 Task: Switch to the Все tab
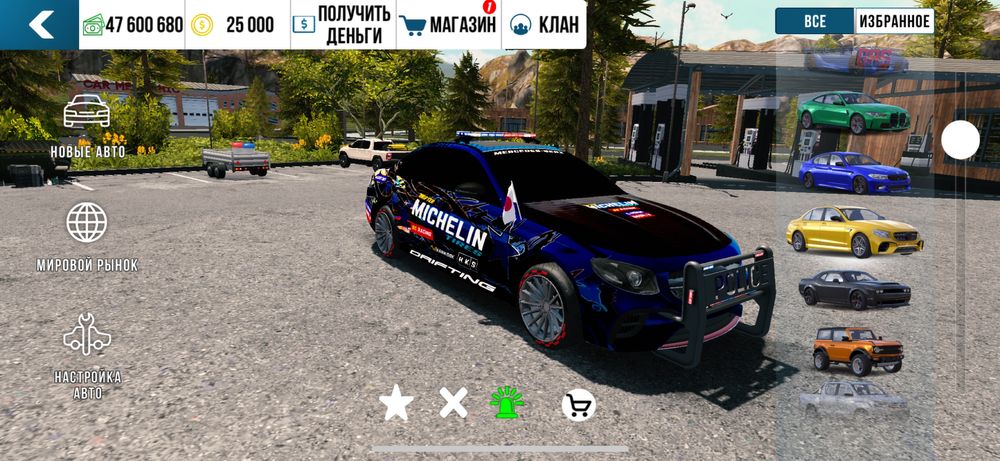click(x=814, y=21)
